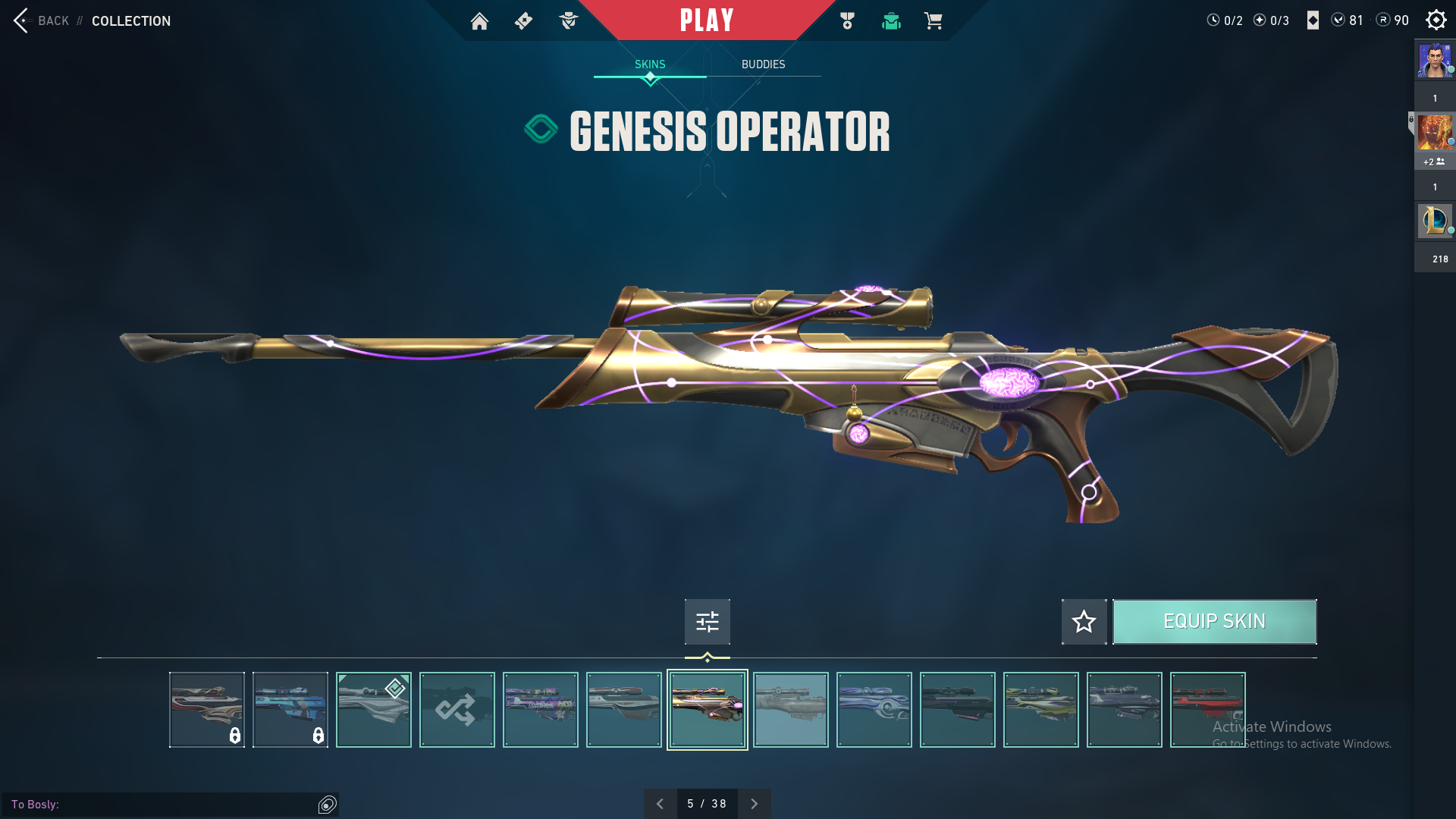Click the big PLAY button

tap(707, 20)
